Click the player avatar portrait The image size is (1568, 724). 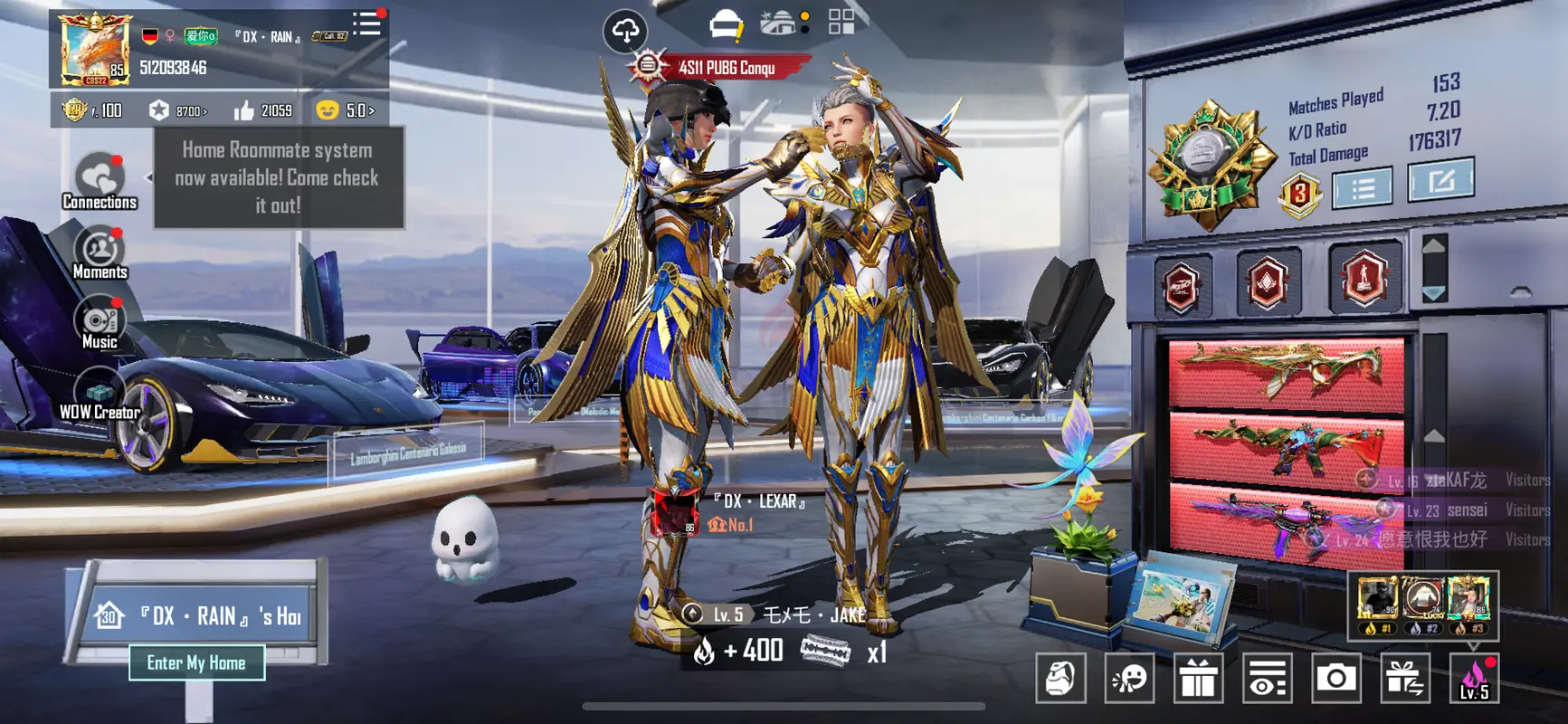(95, 50)
